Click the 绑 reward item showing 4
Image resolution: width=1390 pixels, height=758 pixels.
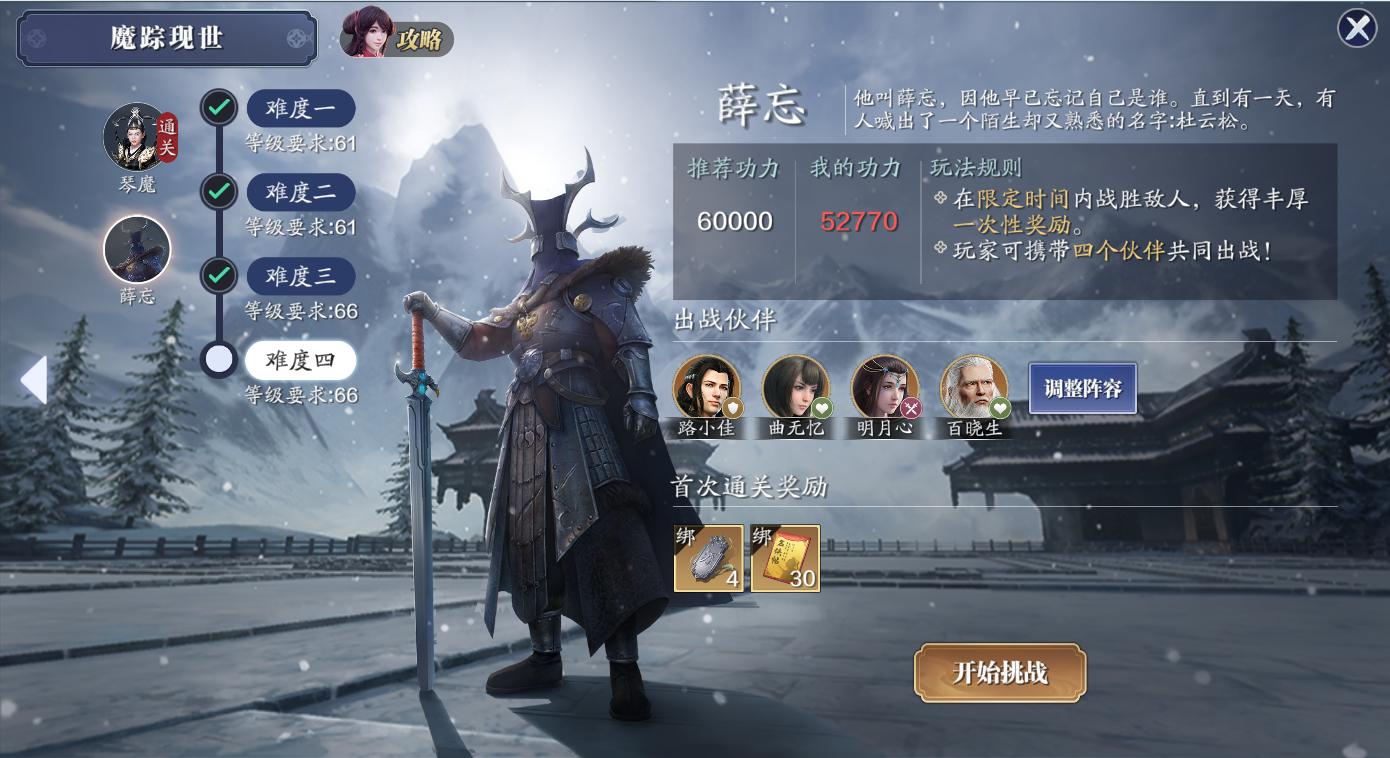coord(709,558)
